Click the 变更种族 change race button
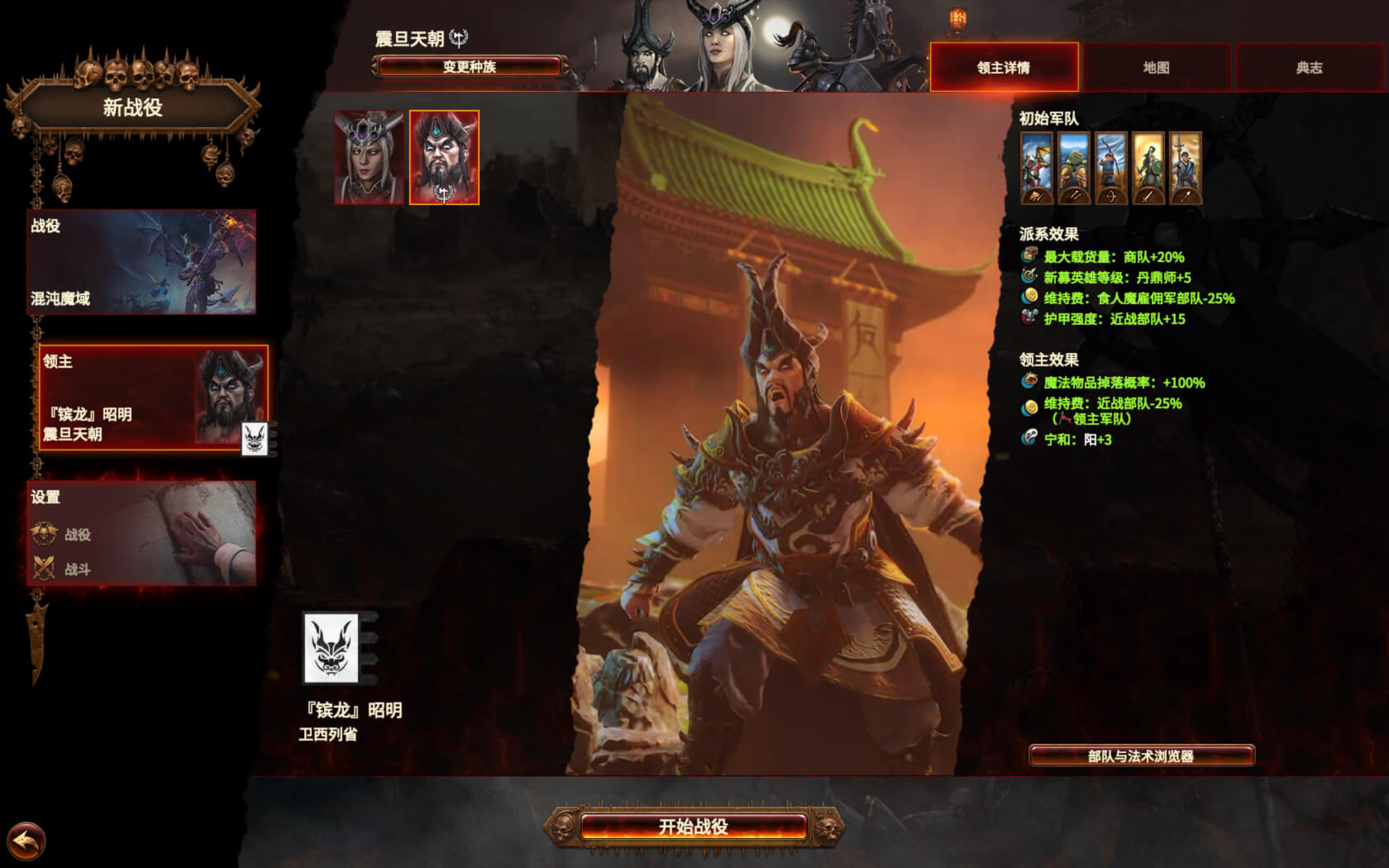 469,66
